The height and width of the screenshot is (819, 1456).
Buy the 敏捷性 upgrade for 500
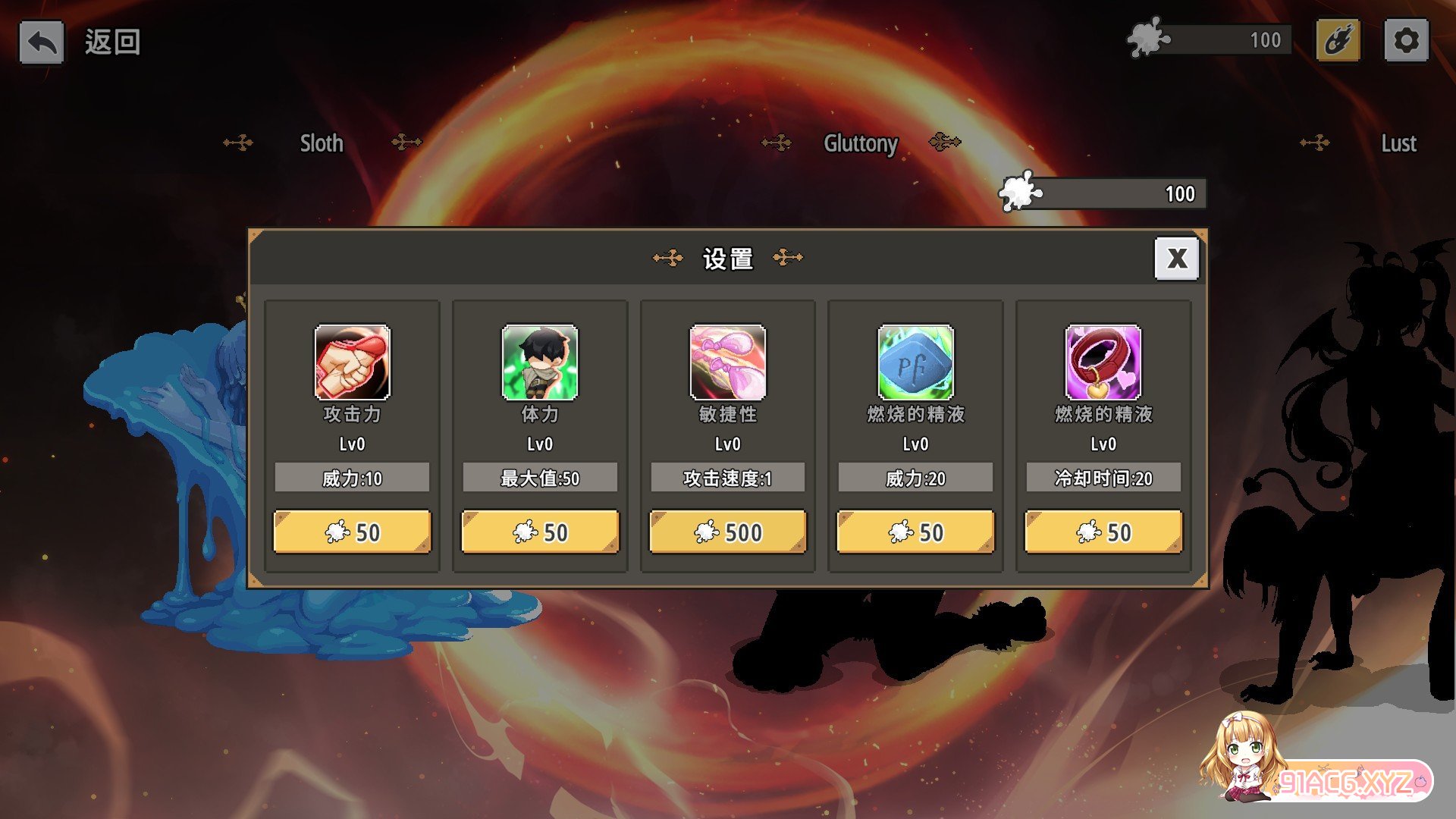tap(728, 532)
